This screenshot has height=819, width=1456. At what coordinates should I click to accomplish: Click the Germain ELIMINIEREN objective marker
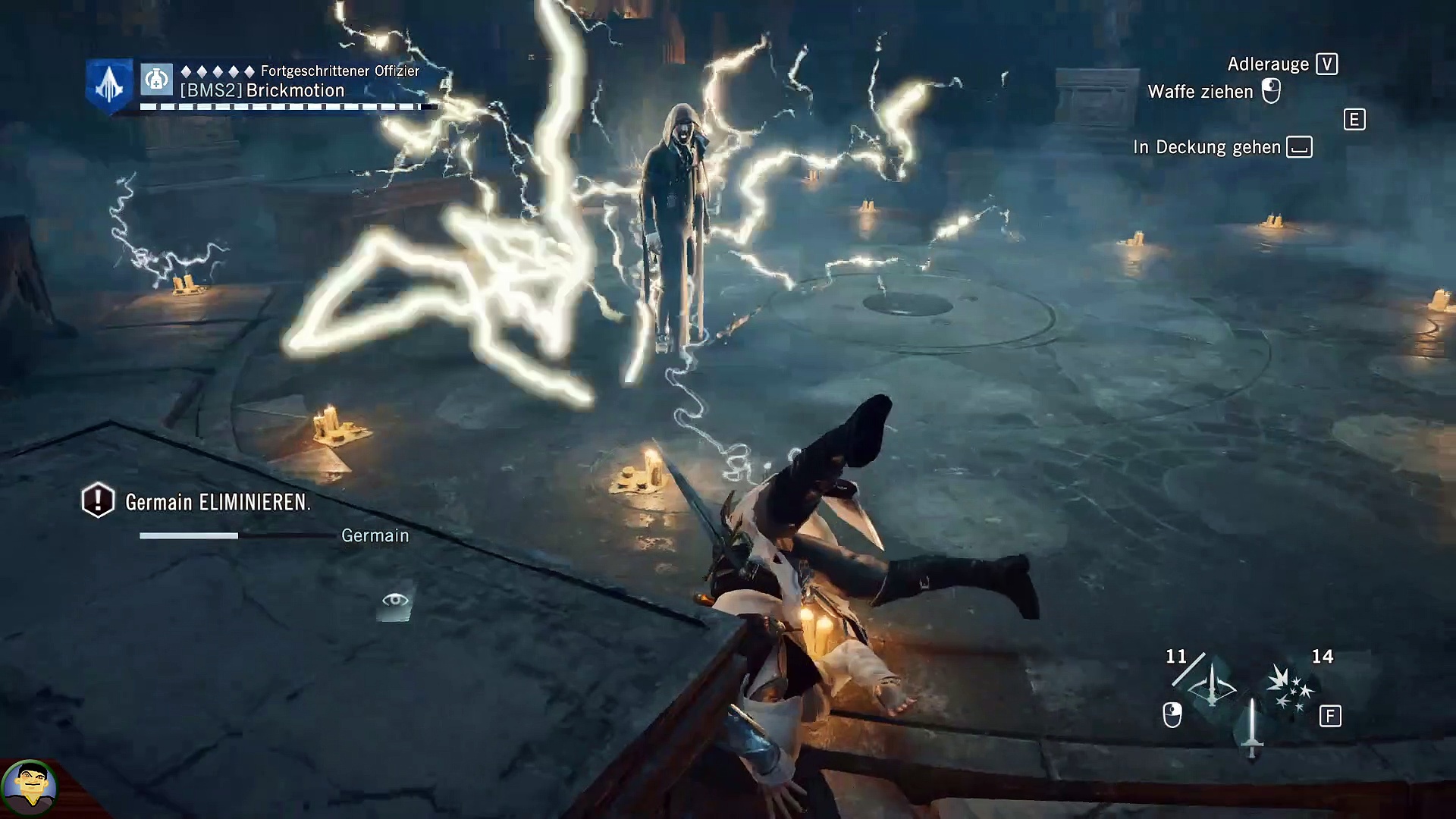click(98, 500)
